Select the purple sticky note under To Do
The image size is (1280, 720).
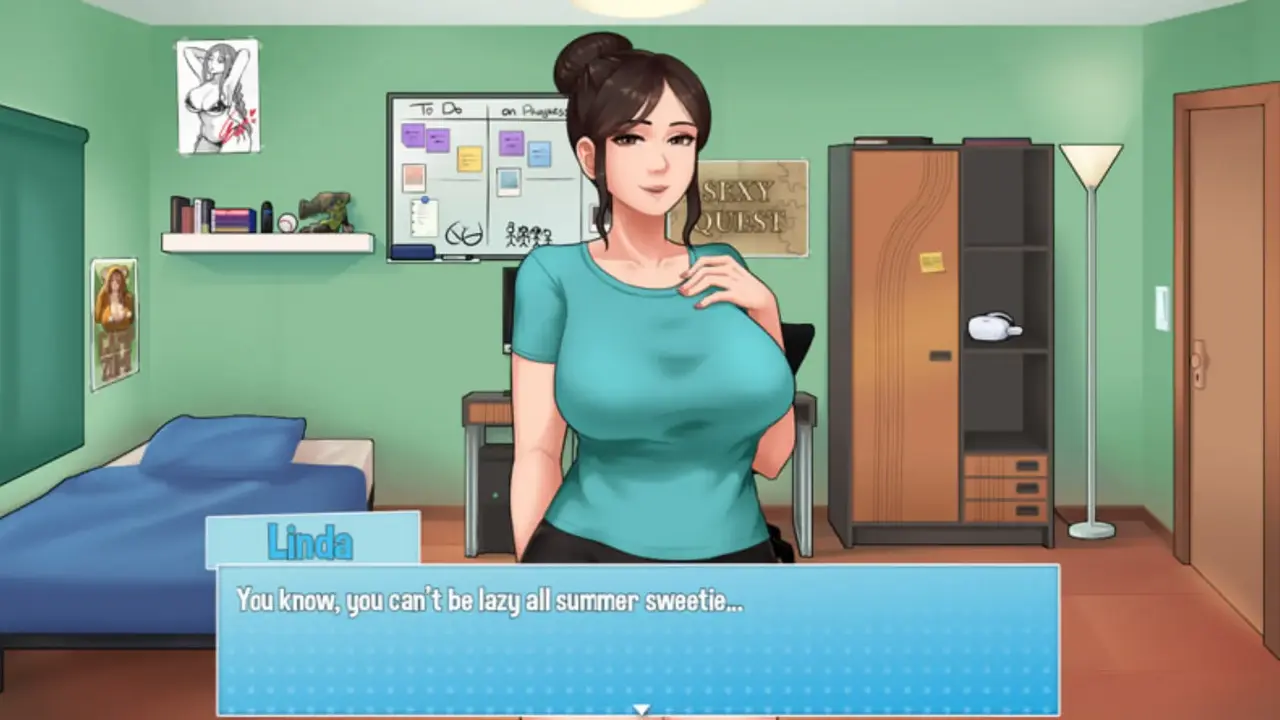coord(413,135)
